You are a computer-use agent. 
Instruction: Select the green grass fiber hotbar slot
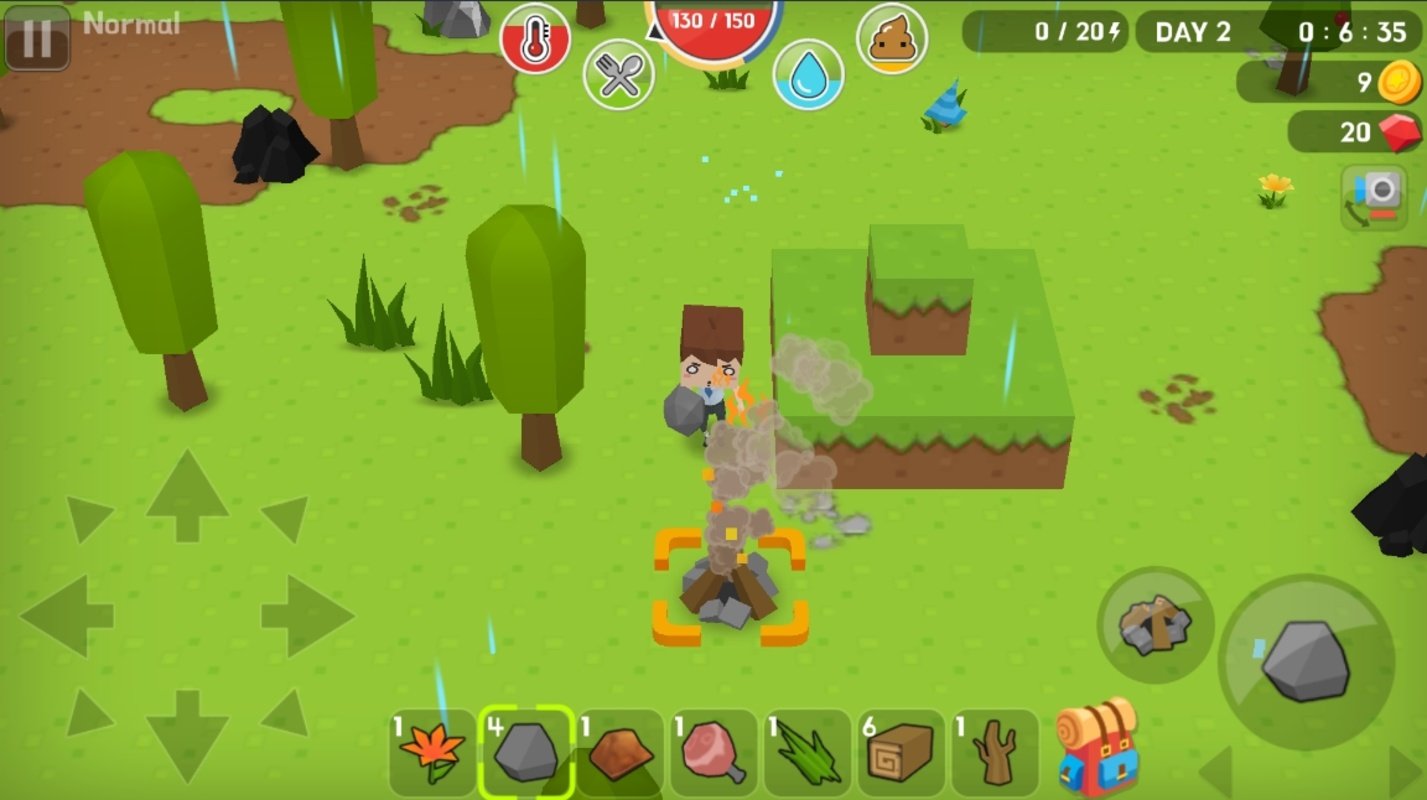807,752
